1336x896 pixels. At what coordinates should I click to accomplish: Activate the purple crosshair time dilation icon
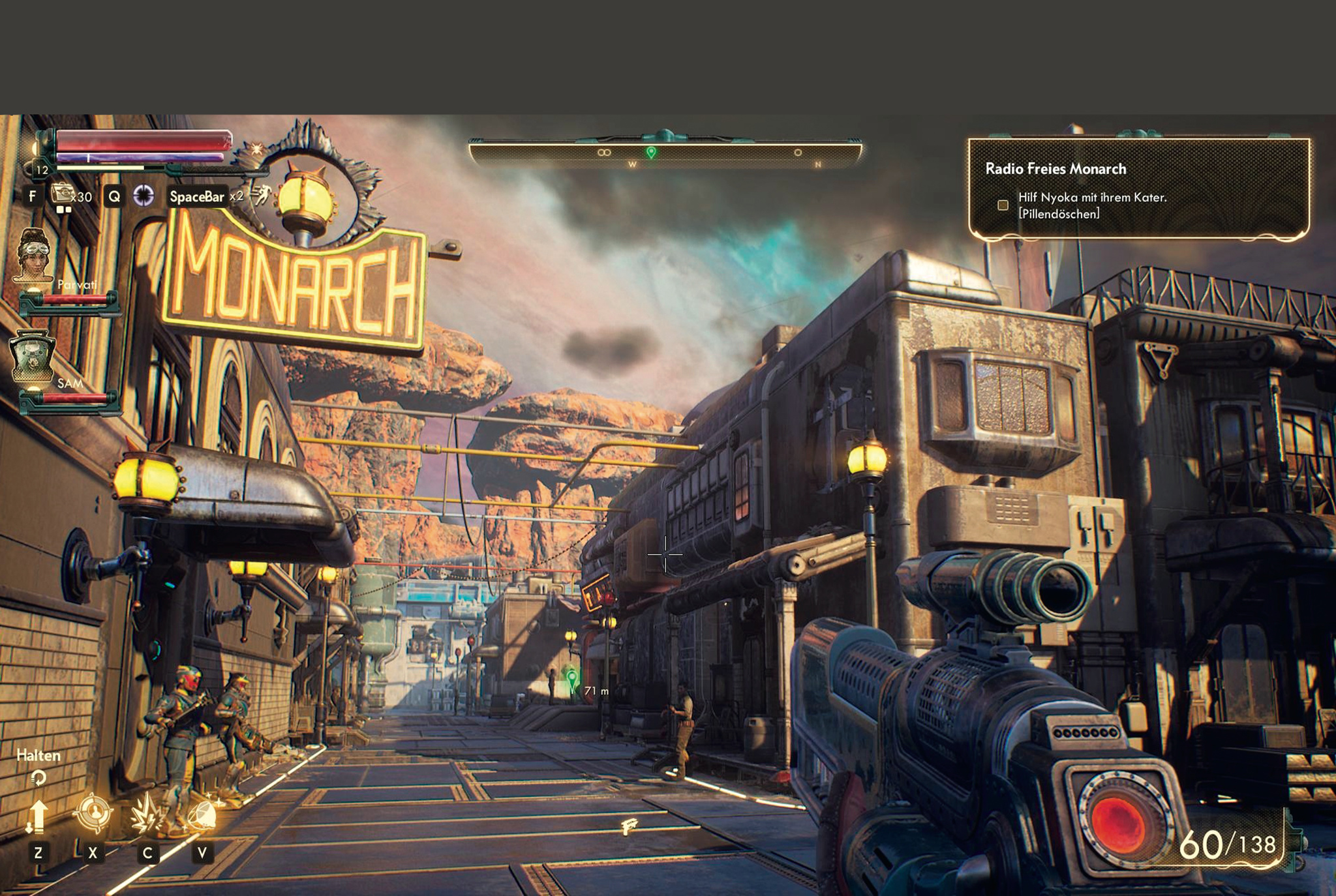[x=144, y=196]
